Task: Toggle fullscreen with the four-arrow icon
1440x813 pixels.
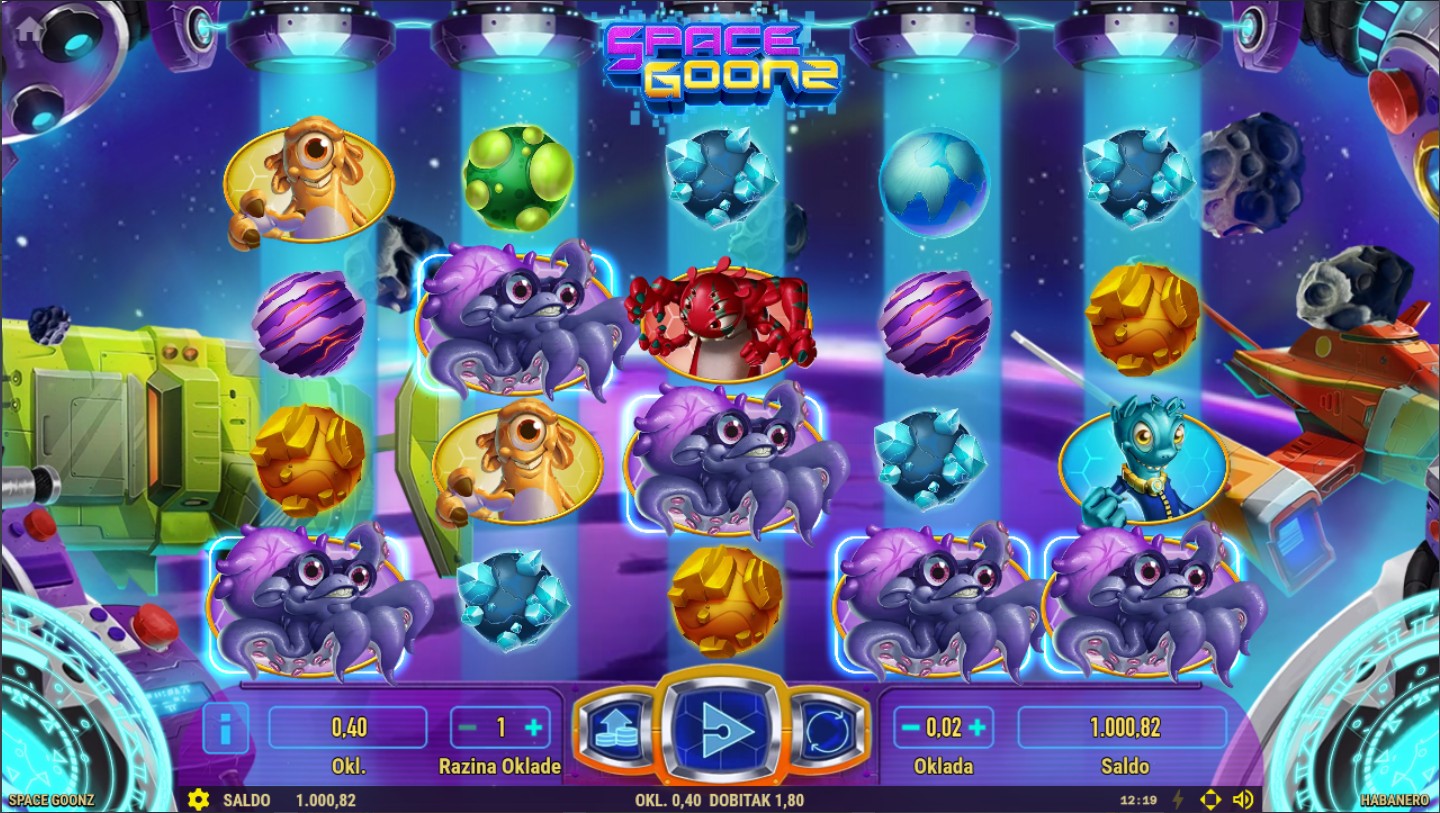Action: [1210, 800]
